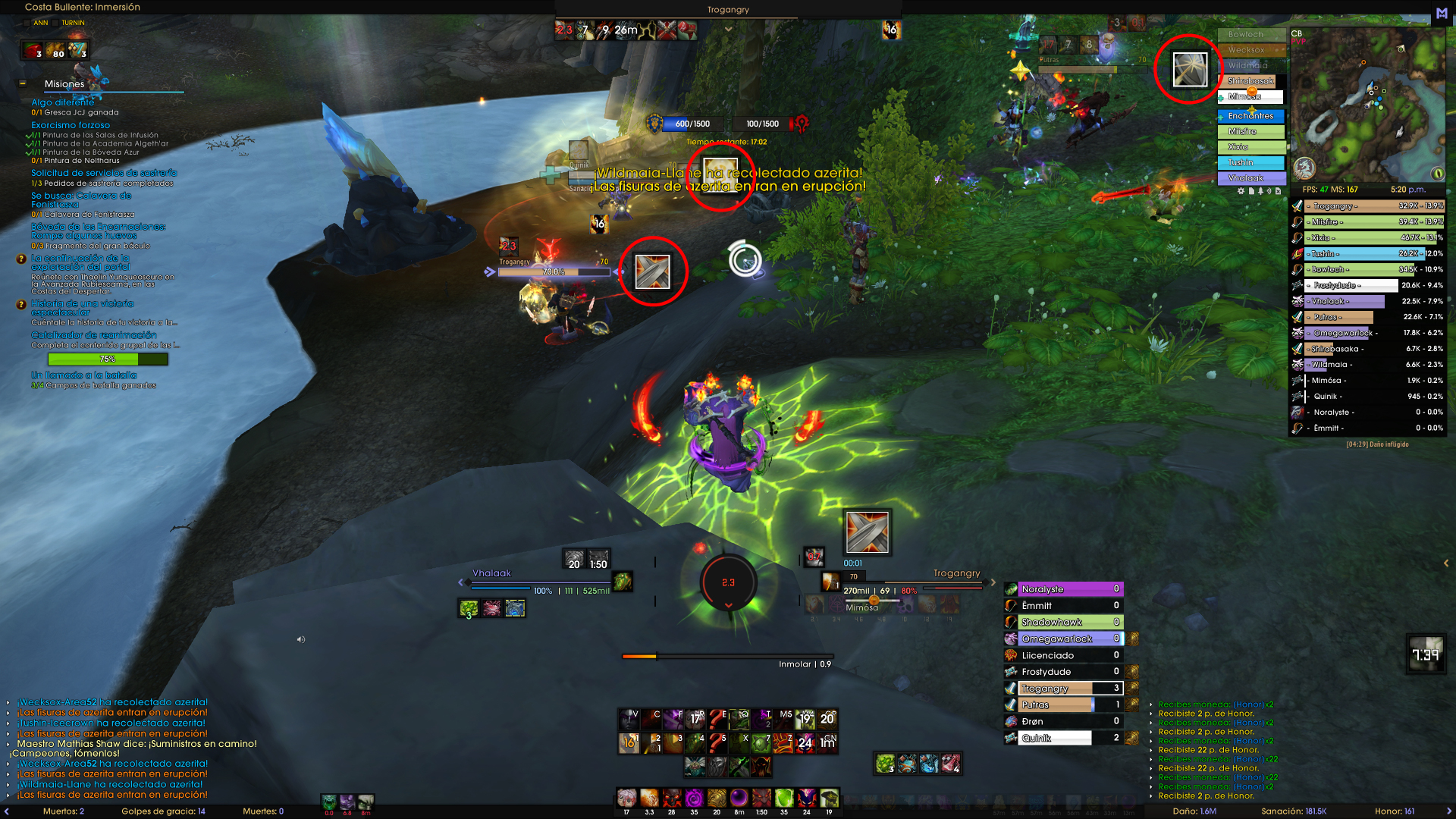
Task: Select the 'Un llamado a la batalla' quest
Action: pos(83,375)
